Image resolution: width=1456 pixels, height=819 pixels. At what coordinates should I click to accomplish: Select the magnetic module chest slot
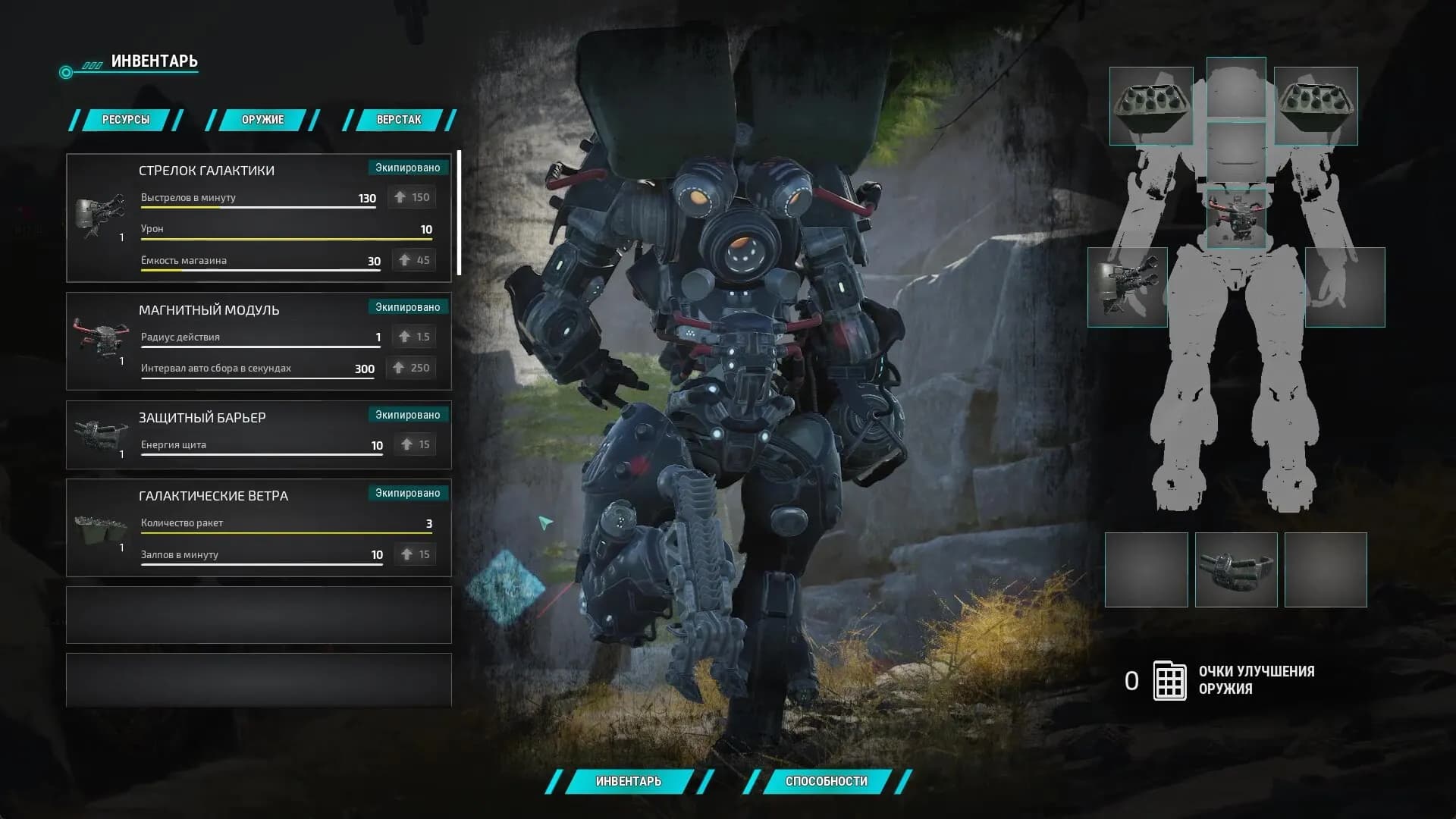point(1236,218)
